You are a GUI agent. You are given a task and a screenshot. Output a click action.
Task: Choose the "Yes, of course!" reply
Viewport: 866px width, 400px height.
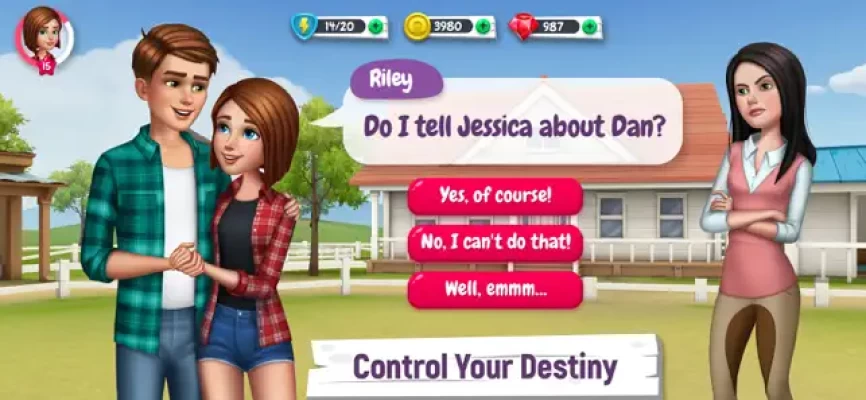(495, 196)
